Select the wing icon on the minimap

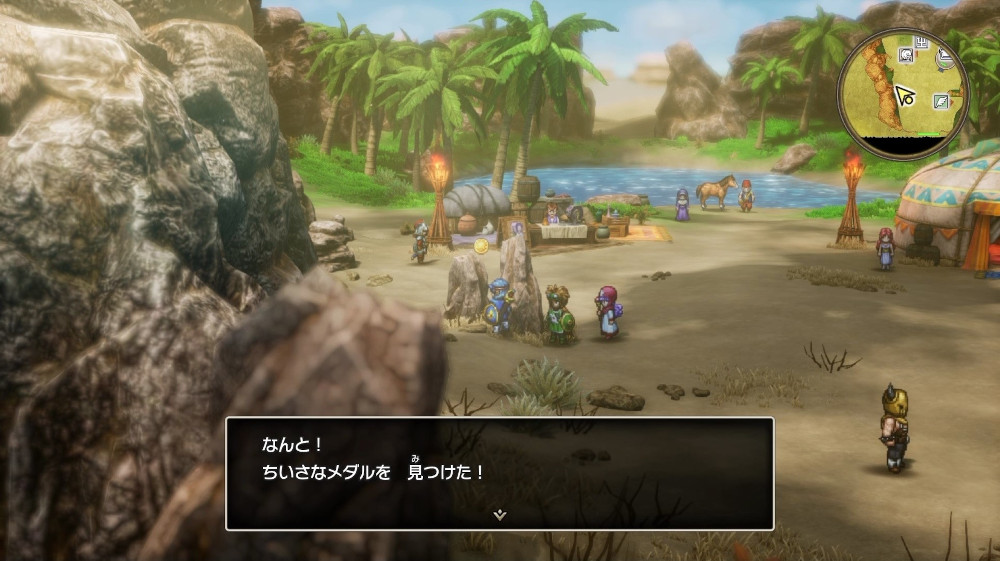tap(941, 101)
